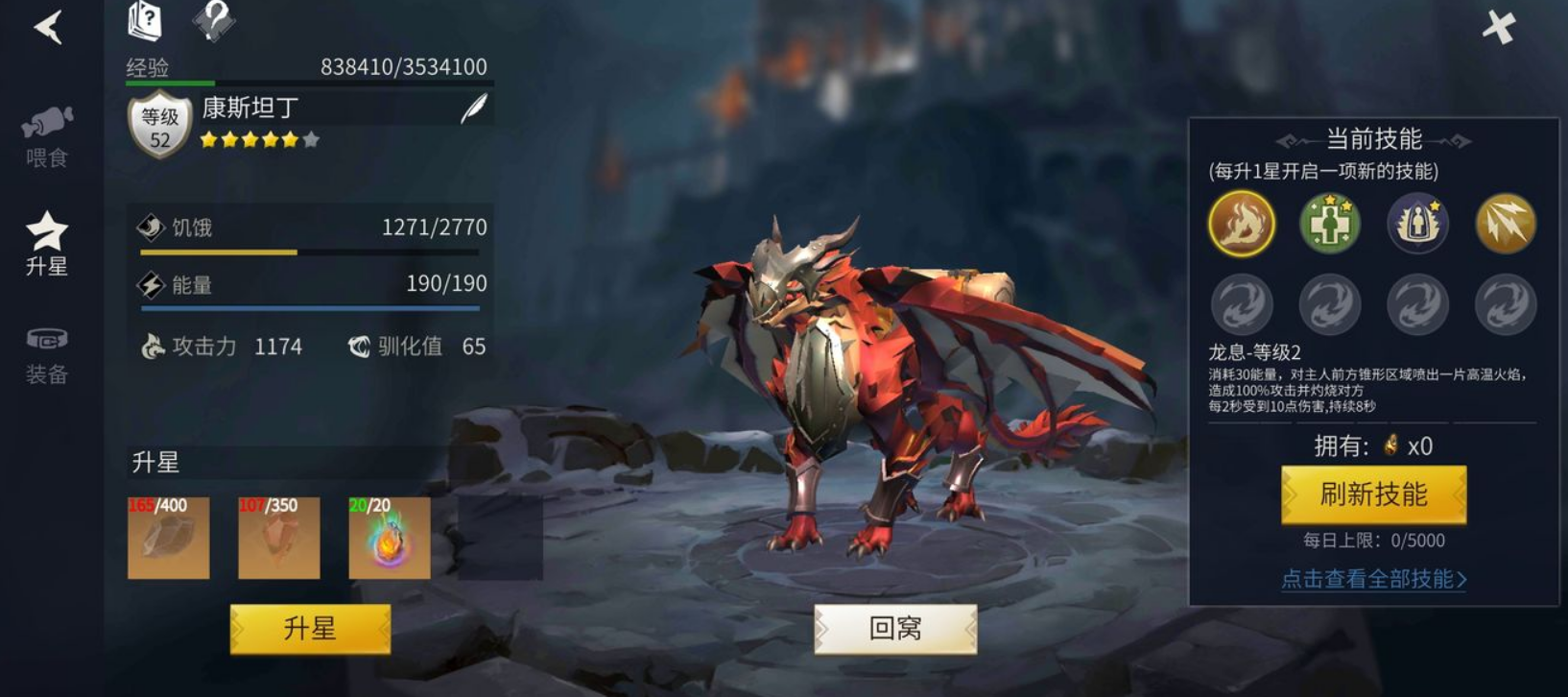Click the yellow 升星 upgrade button
Viewport: 1568px width, 697px height.
click(x=310, y=629)
